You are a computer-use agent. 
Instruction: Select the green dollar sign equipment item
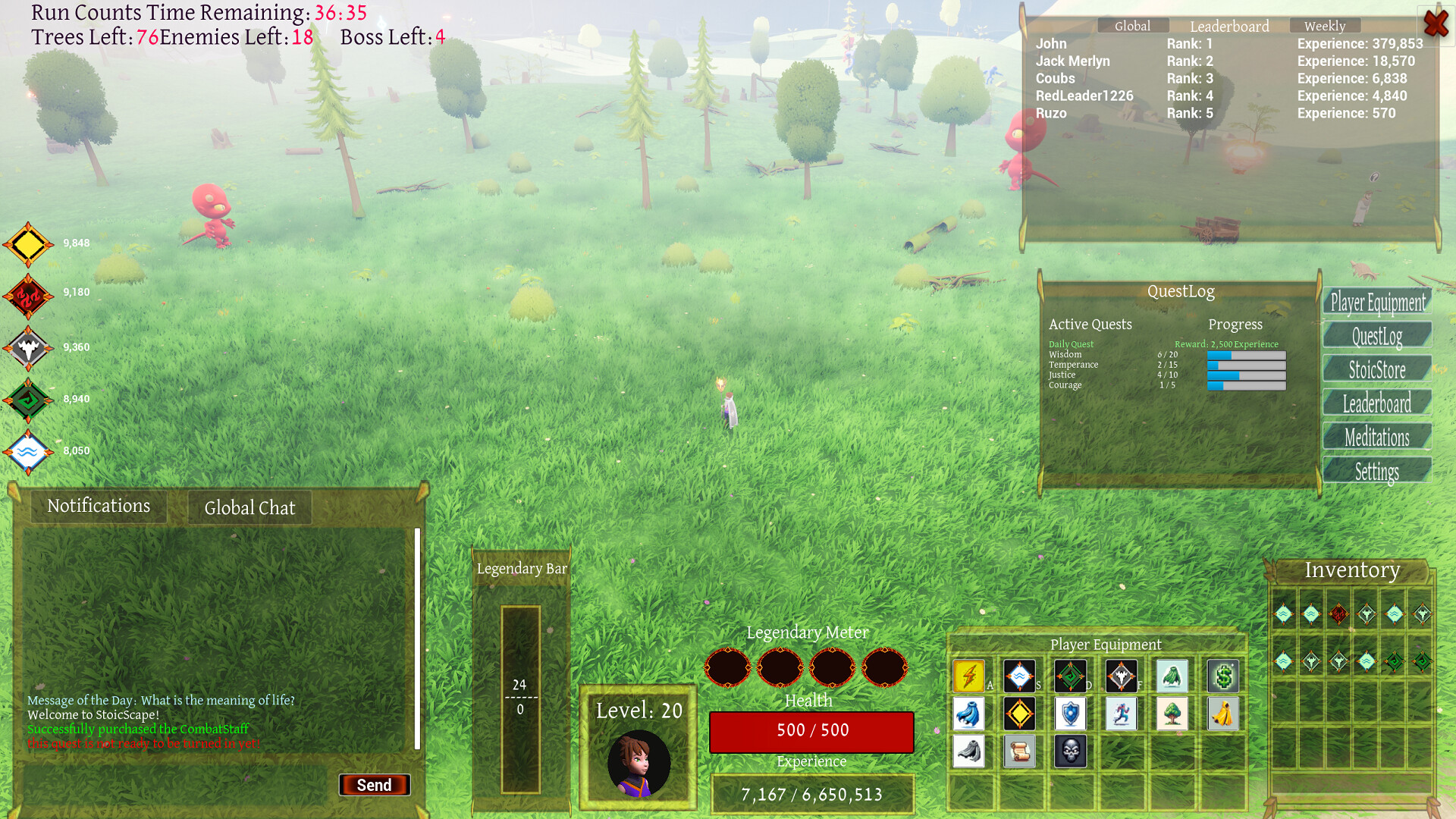point(1223,676)
